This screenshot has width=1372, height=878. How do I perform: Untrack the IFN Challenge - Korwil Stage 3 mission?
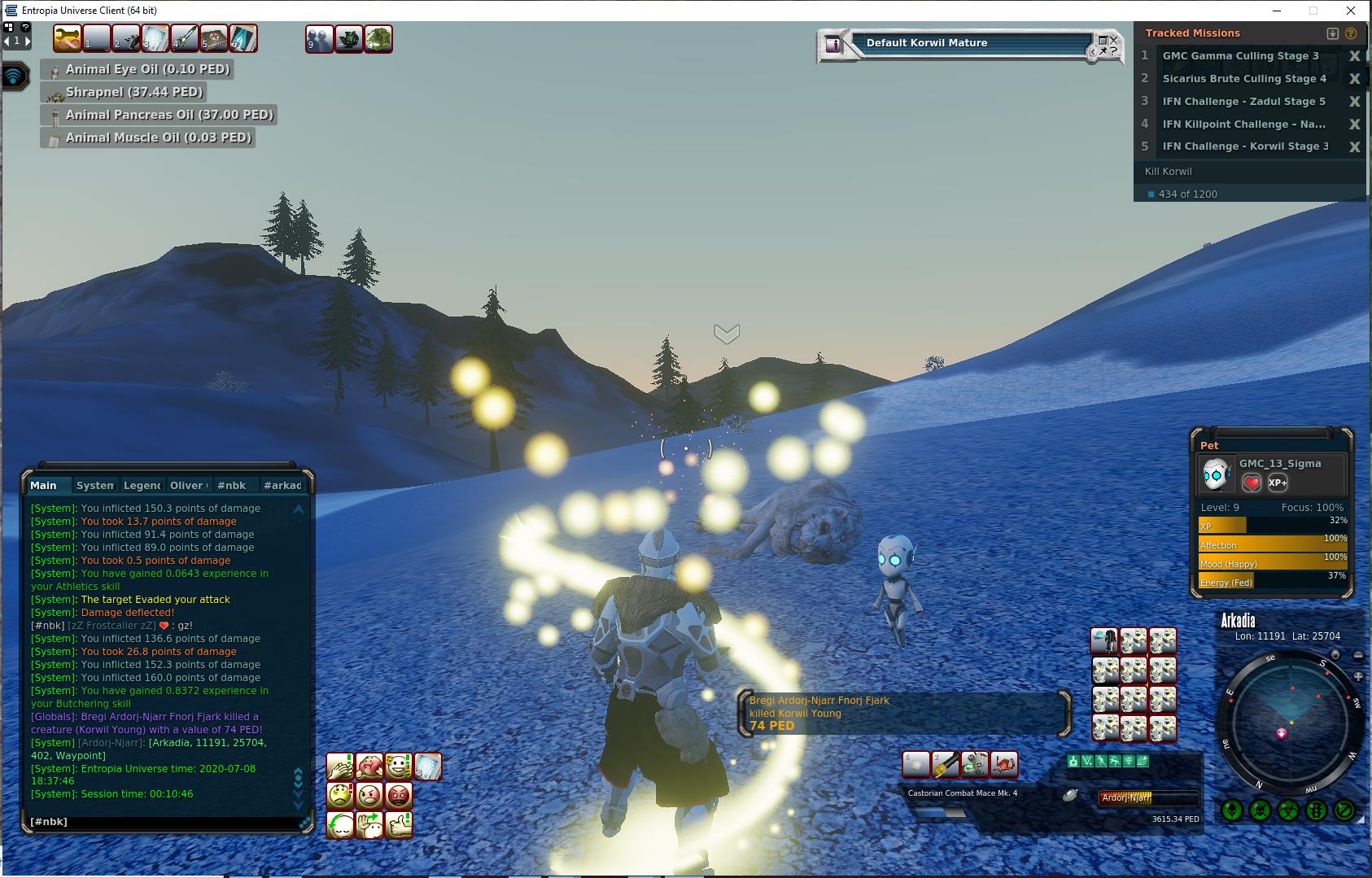click(x=1354, y=147)
